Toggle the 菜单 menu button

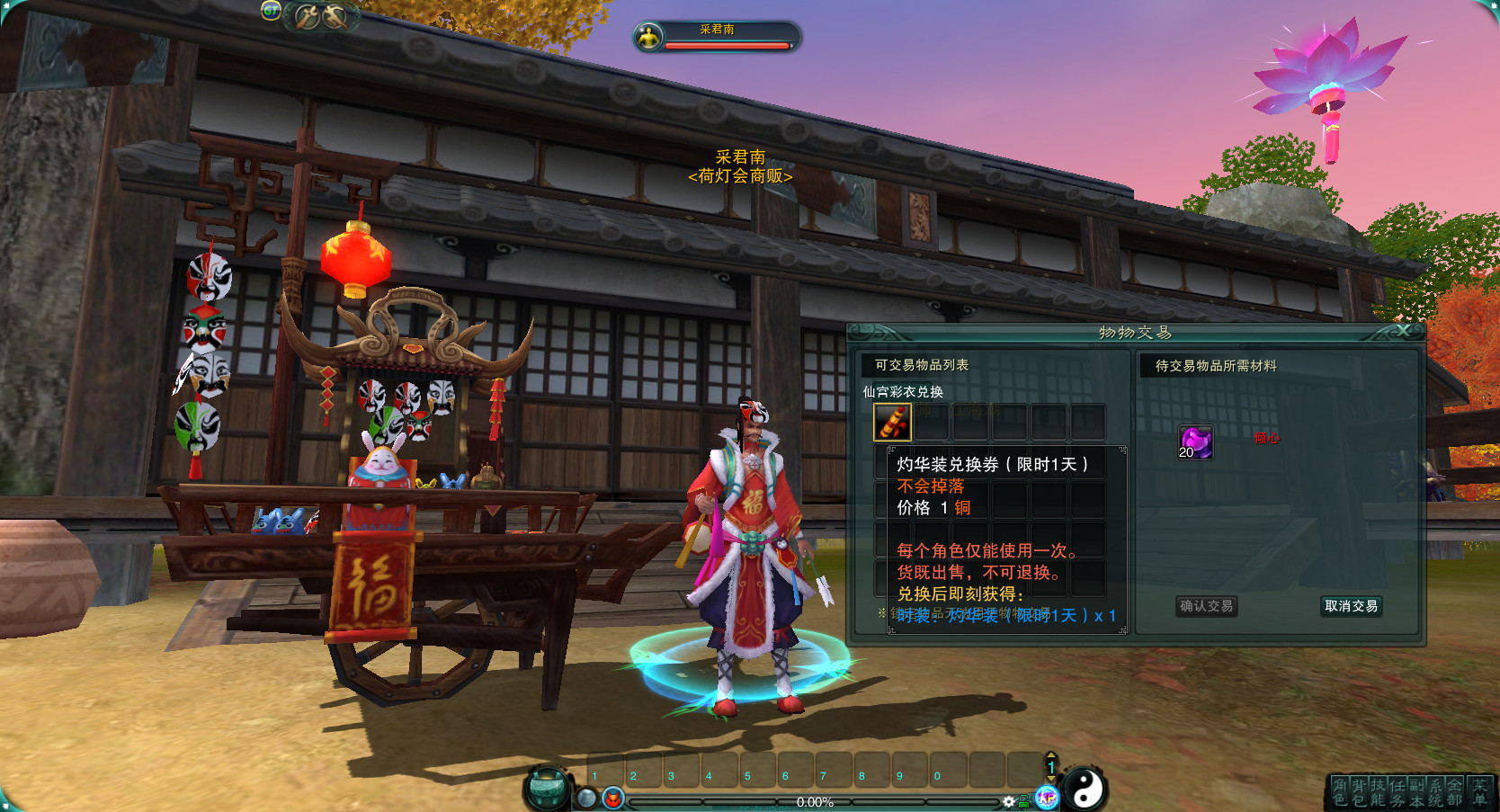click(1479, 792)
